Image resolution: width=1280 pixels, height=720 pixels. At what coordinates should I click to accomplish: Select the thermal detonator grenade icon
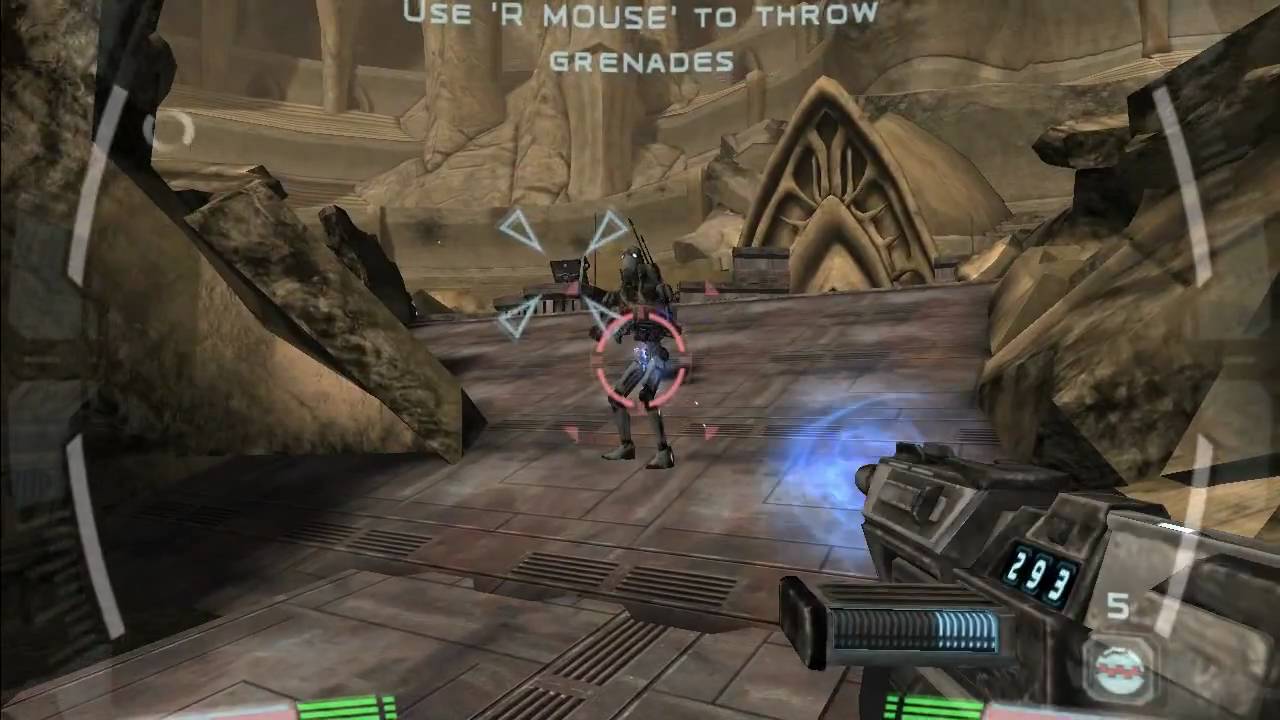[1118, 668]
